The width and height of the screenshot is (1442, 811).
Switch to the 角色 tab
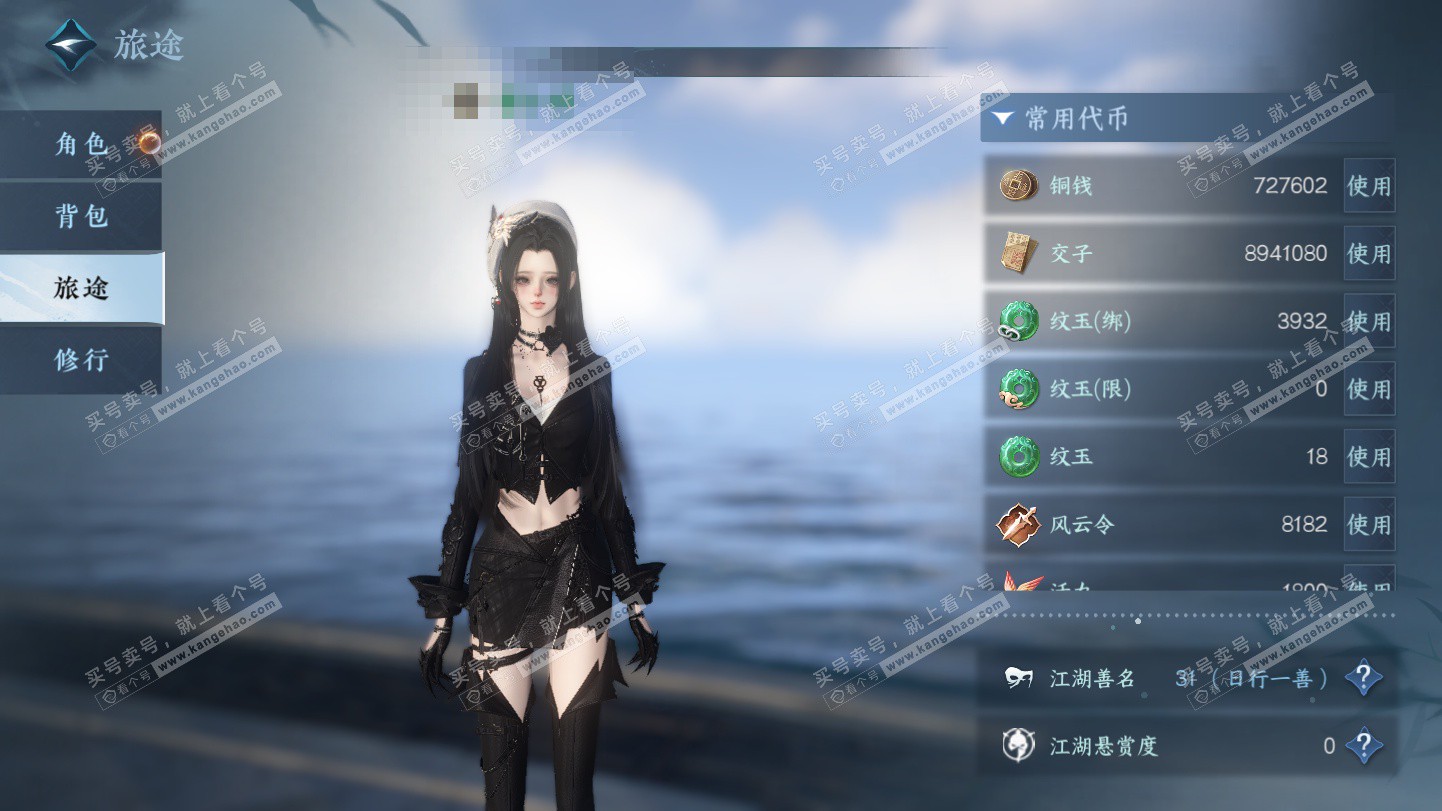(x=80, y=145)
